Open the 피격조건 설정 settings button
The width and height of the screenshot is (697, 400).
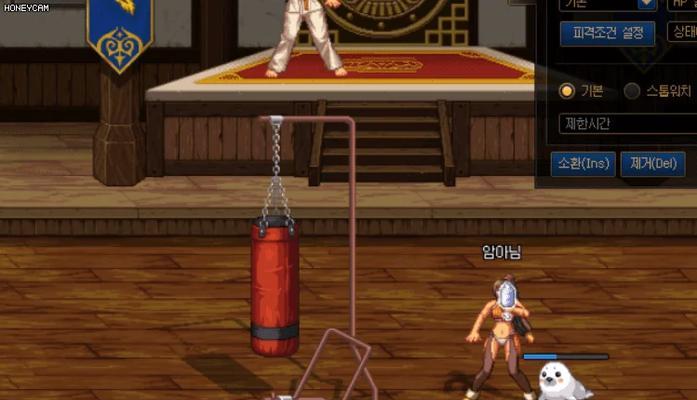click(x=607, y=33)
